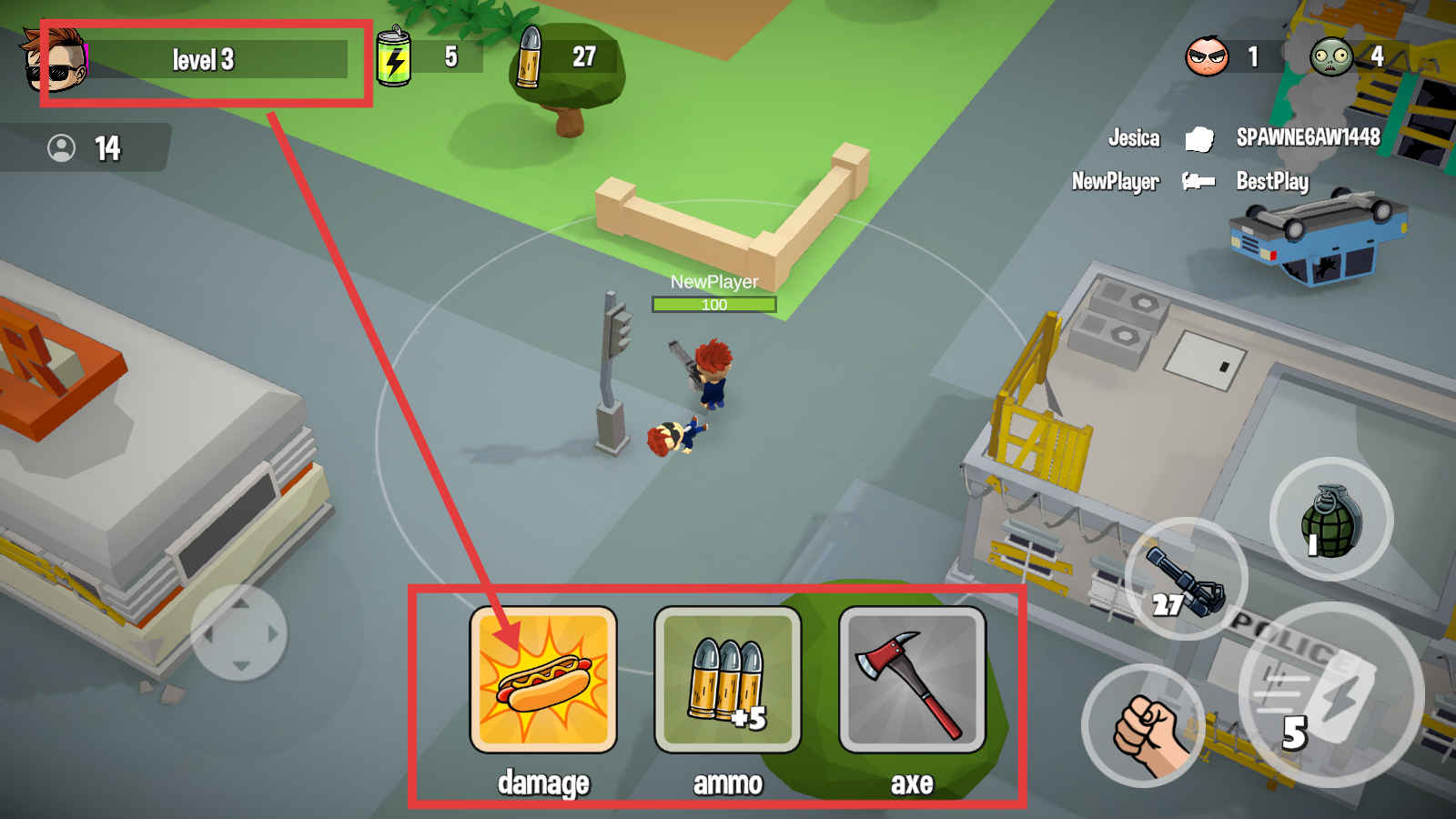Viewport: 1456px width, 819px height.
Task: Use the fist melee attack
Action: (x=1144, y=726)
